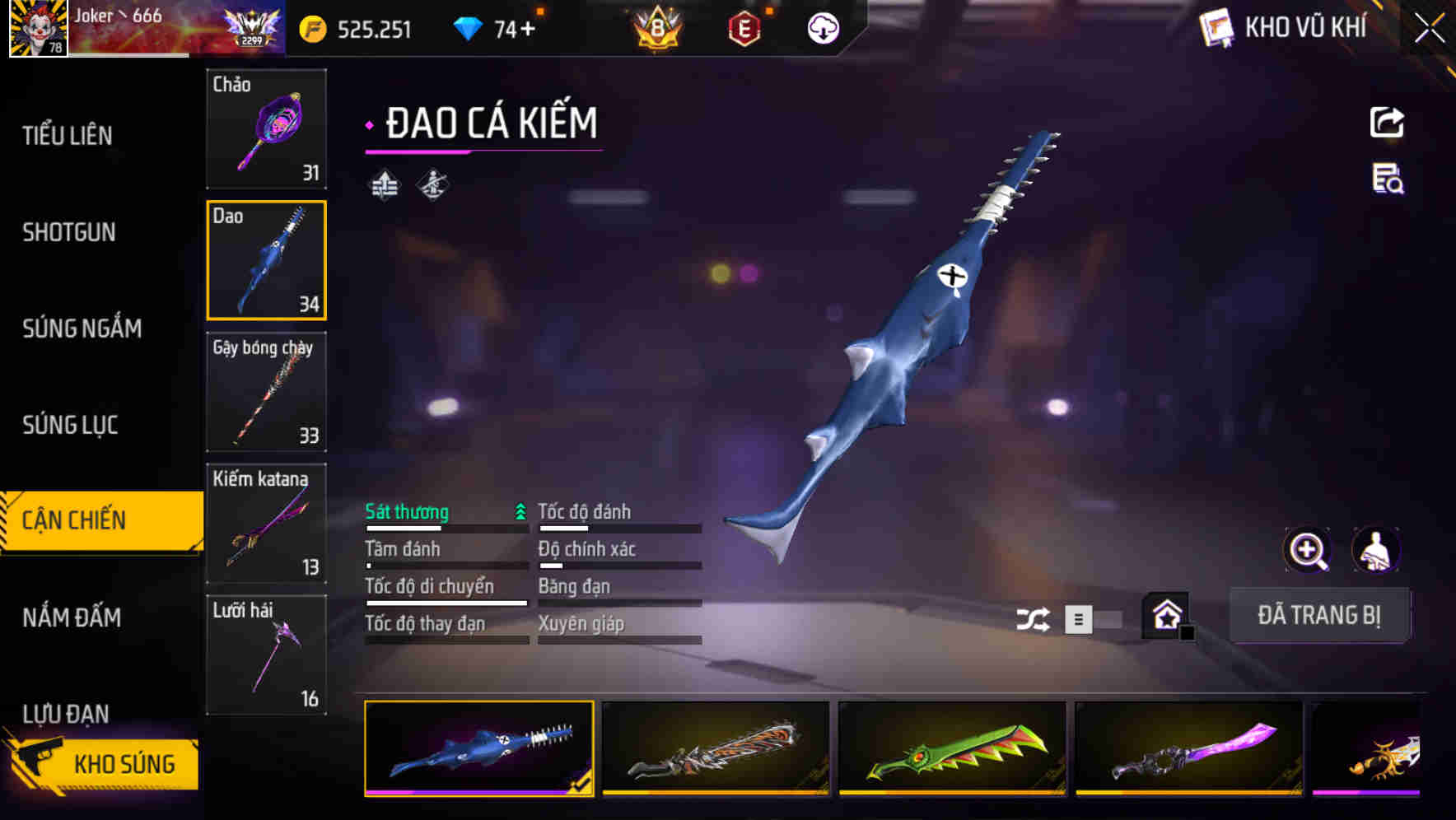Click the magnifier to zoom the weapon preview

(1308, 550)
